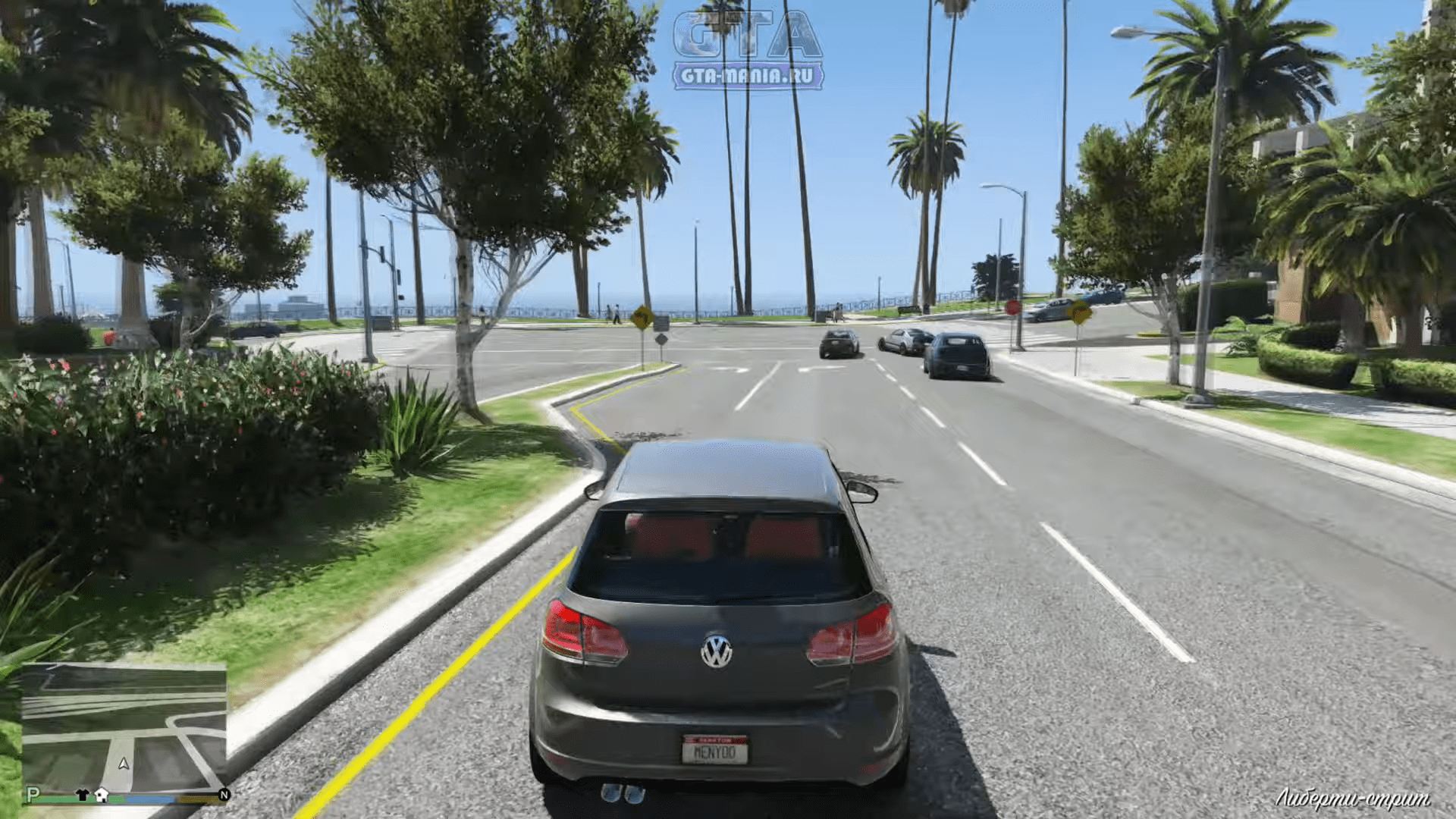
Task: Click the North compass indicator
Action: (x=224, y=795)
